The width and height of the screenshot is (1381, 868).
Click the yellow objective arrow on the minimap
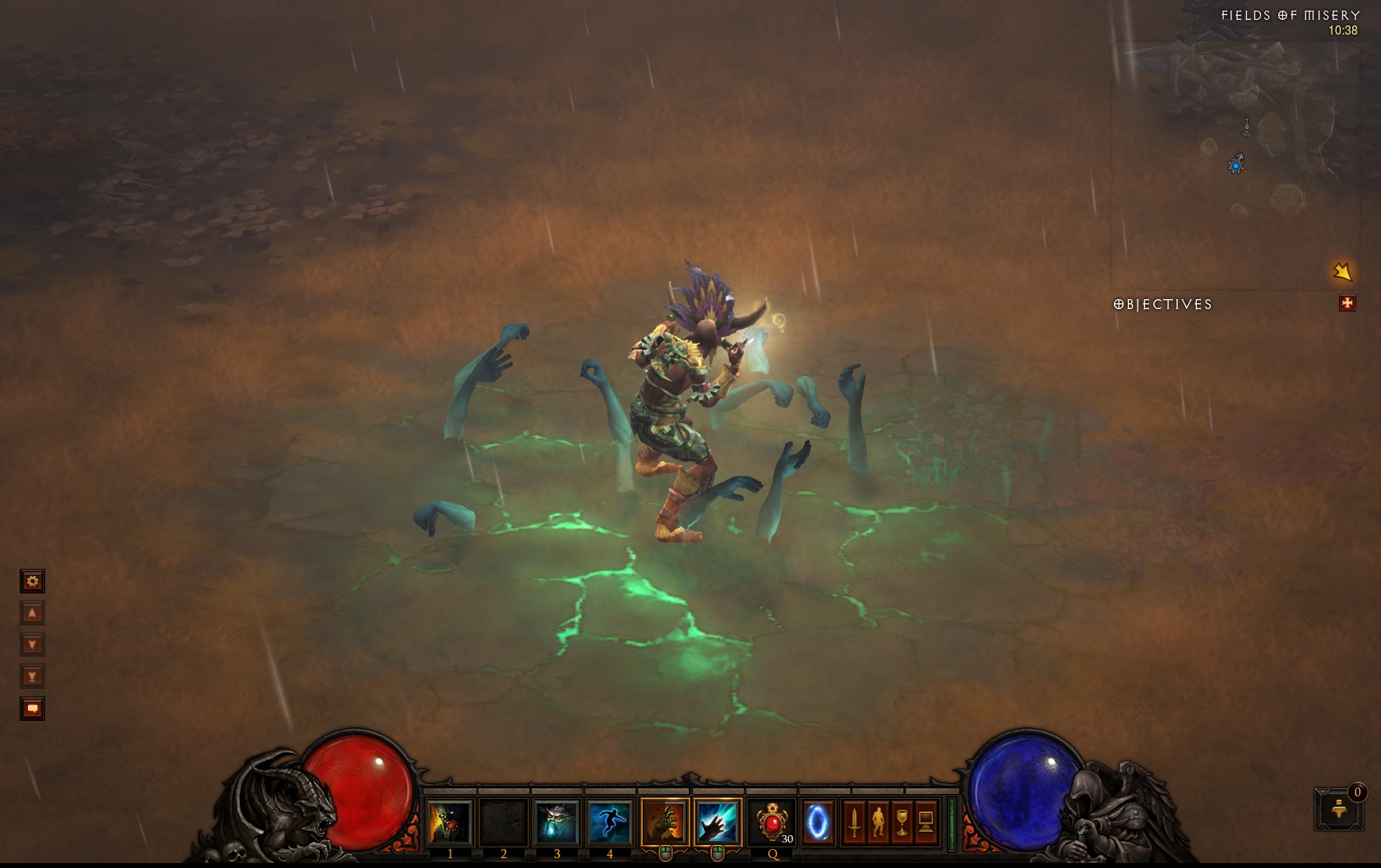pos(1342,271)
